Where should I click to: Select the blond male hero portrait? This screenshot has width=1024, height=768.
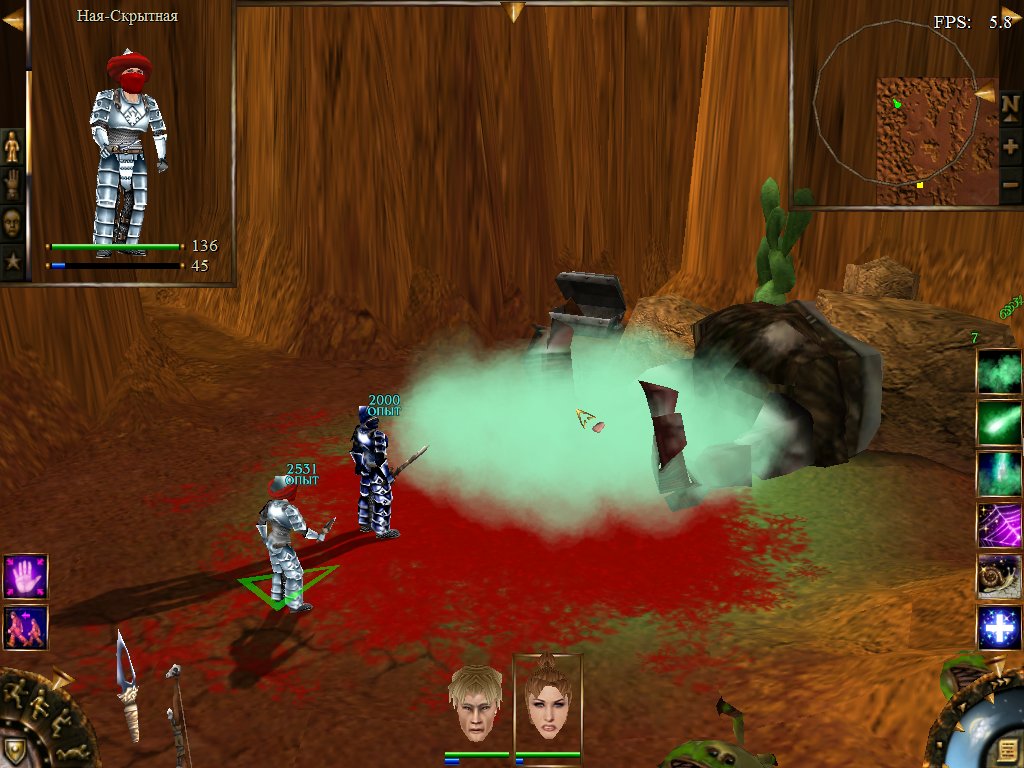pos(476,702)
